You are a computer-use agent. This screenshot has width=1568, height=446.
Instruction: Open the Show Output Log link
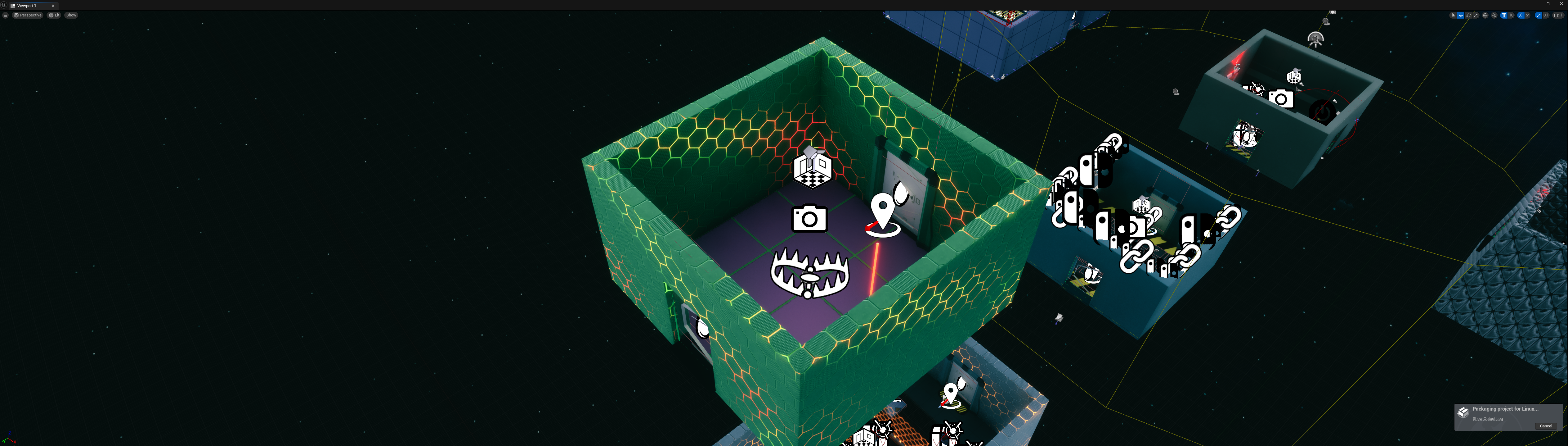[1488, 419]
